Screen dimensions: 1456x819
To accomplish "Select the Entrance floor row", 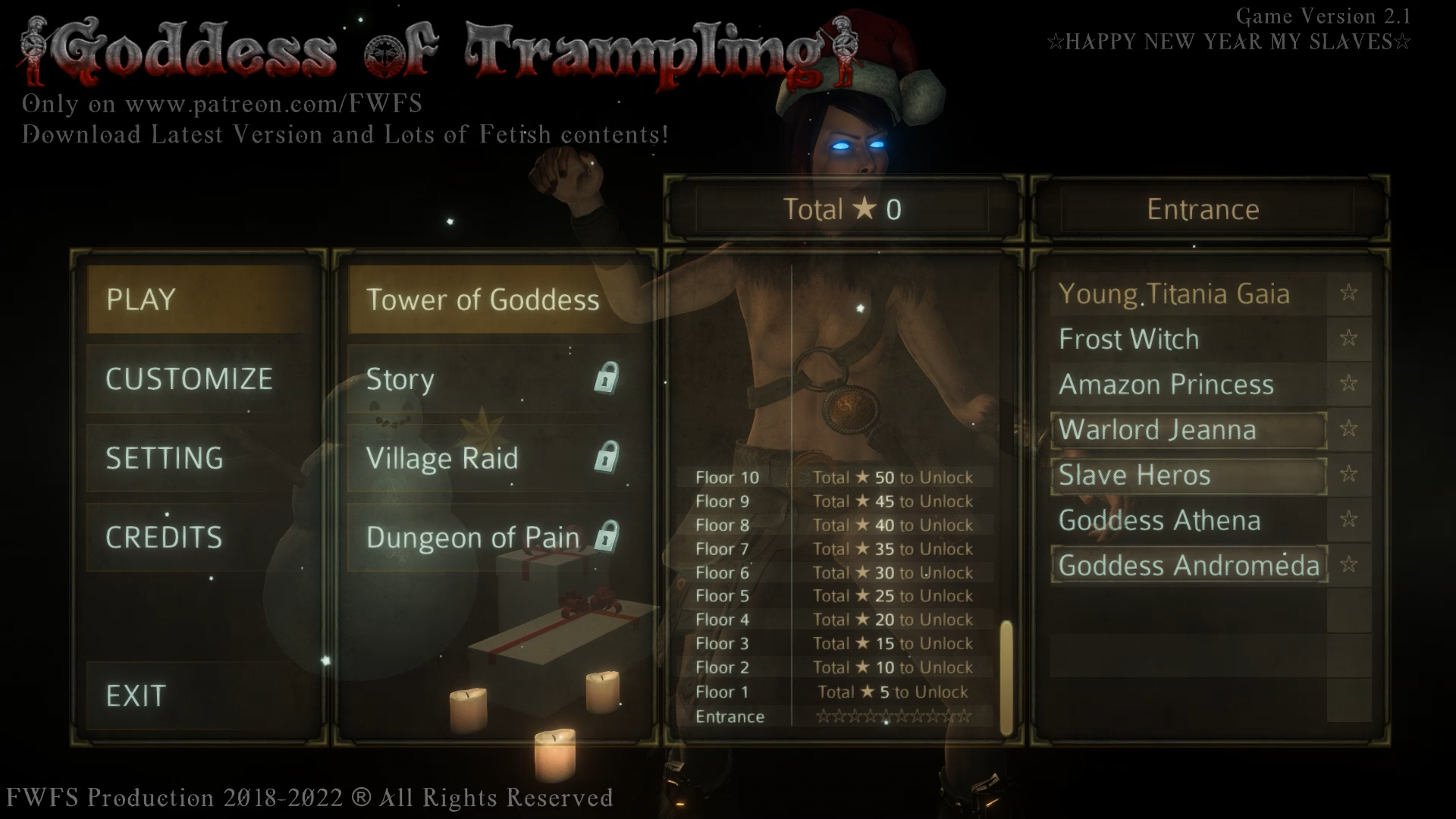I will click(x=834, y=717).
